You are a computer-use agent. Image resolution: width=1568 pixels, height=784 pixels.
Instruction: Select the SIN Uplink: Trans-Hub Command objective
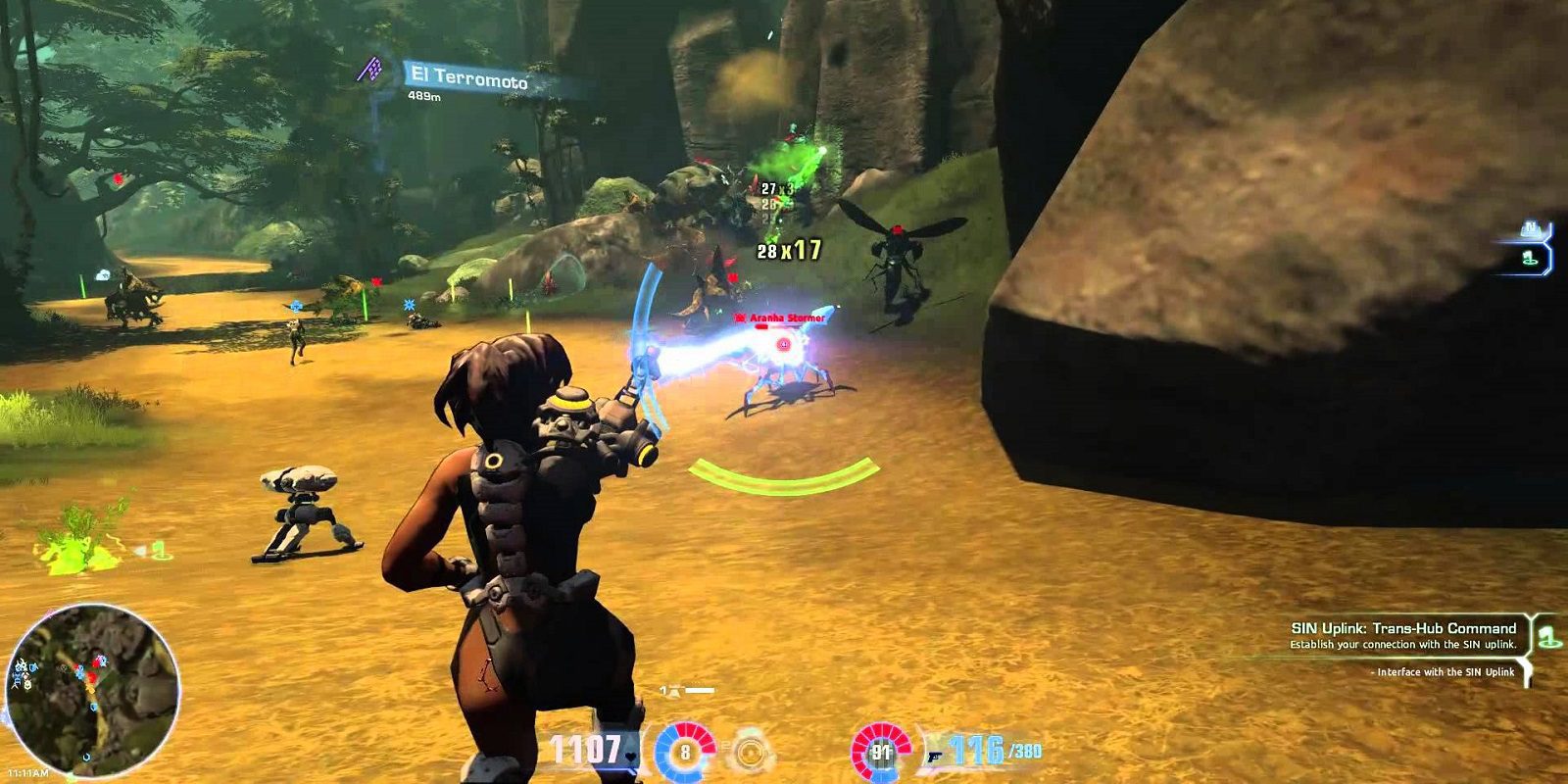click(1403, 628)
